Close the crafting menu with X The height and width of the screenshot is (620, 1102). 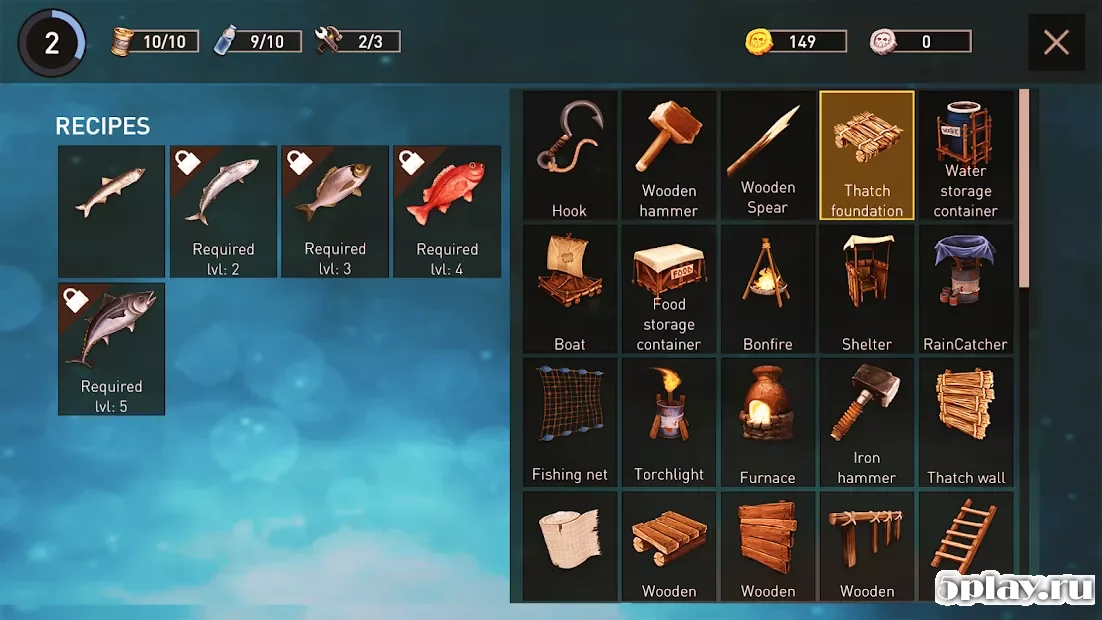pos(1056,42)
